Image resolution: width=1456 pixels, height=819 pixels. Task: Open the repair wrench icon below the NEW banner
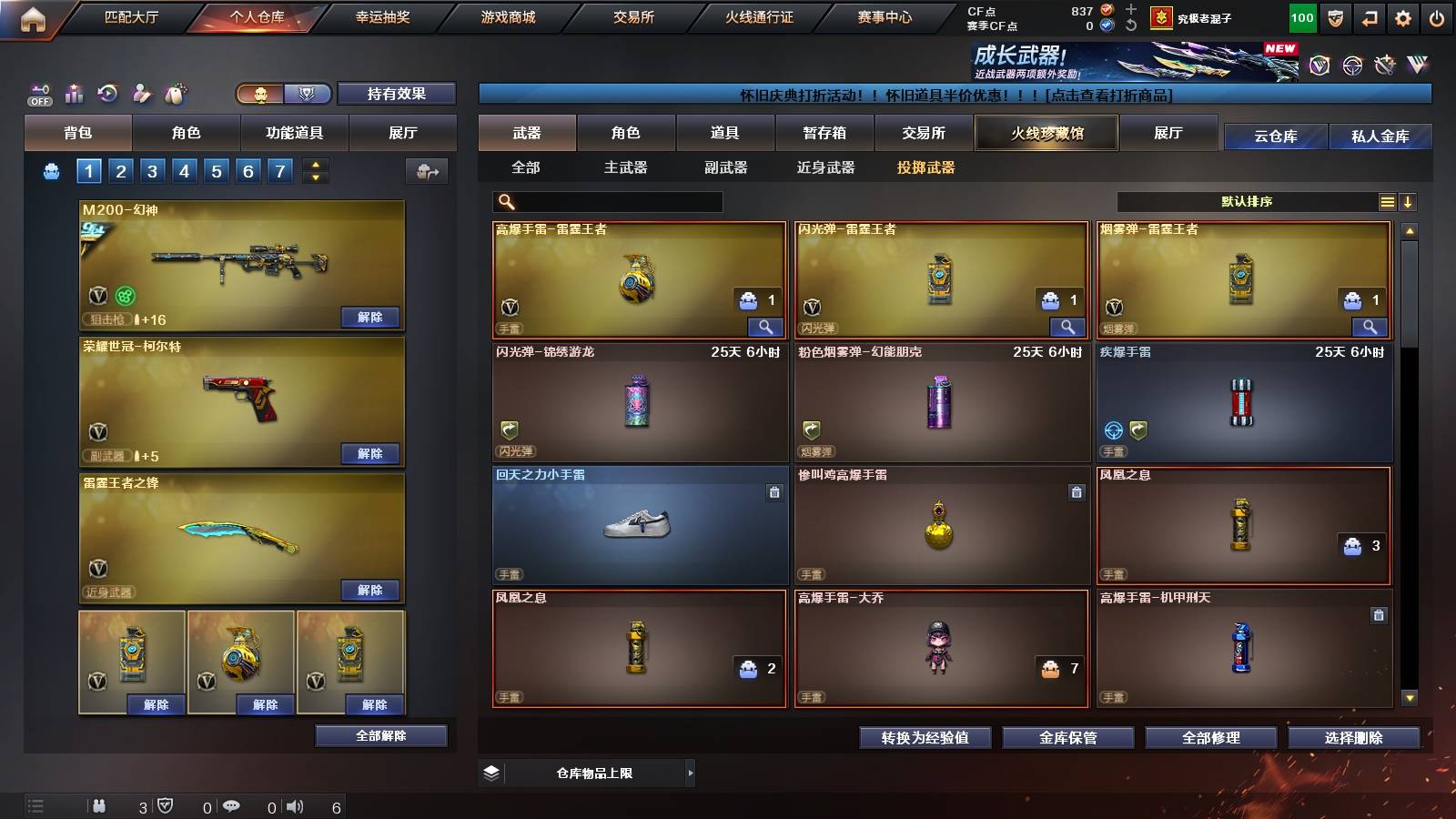[x=1385, y=66]
